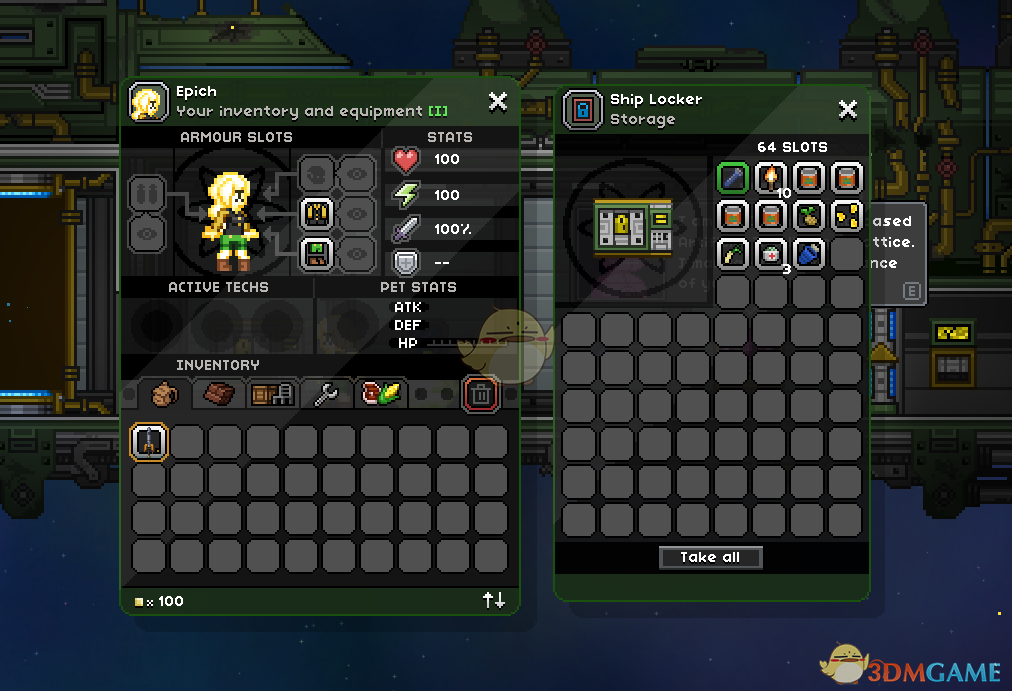
Task: Select the equipped chest armour slot
Action: (x=317, y=213)
